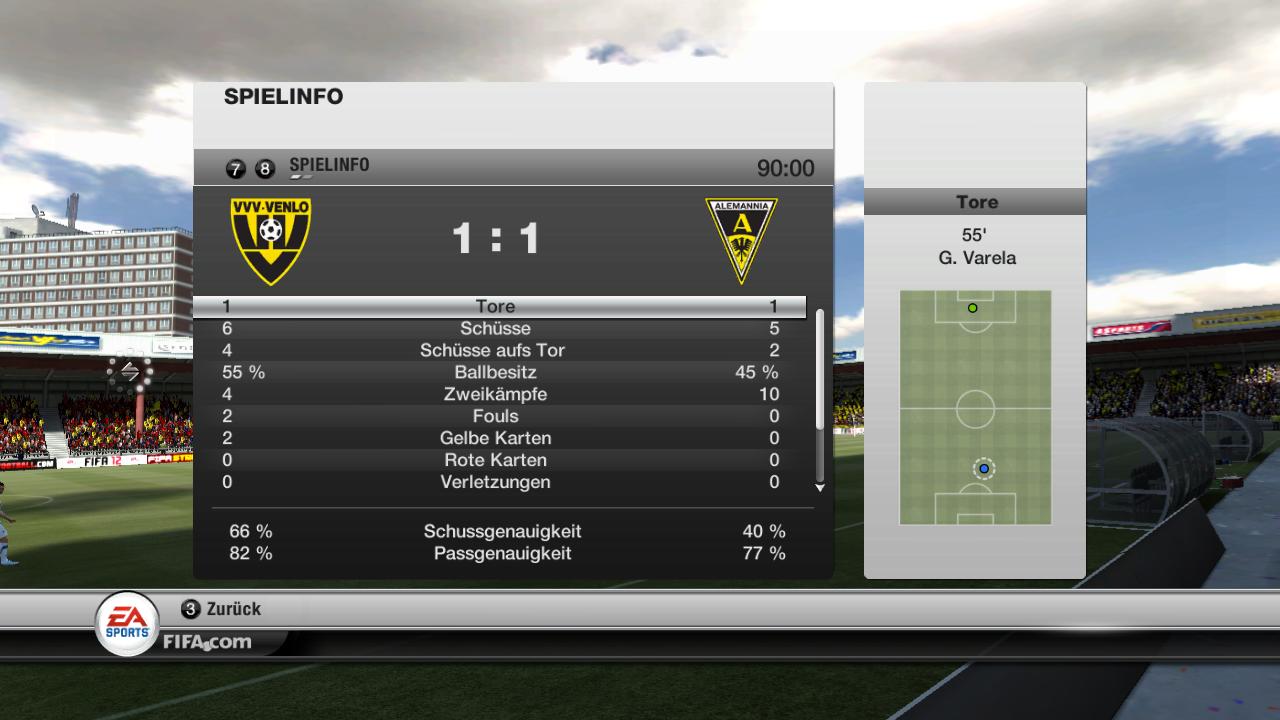Choose the Rote Karten row
The height and width of the screenshot is (720, 1280).
pos(497,460)
